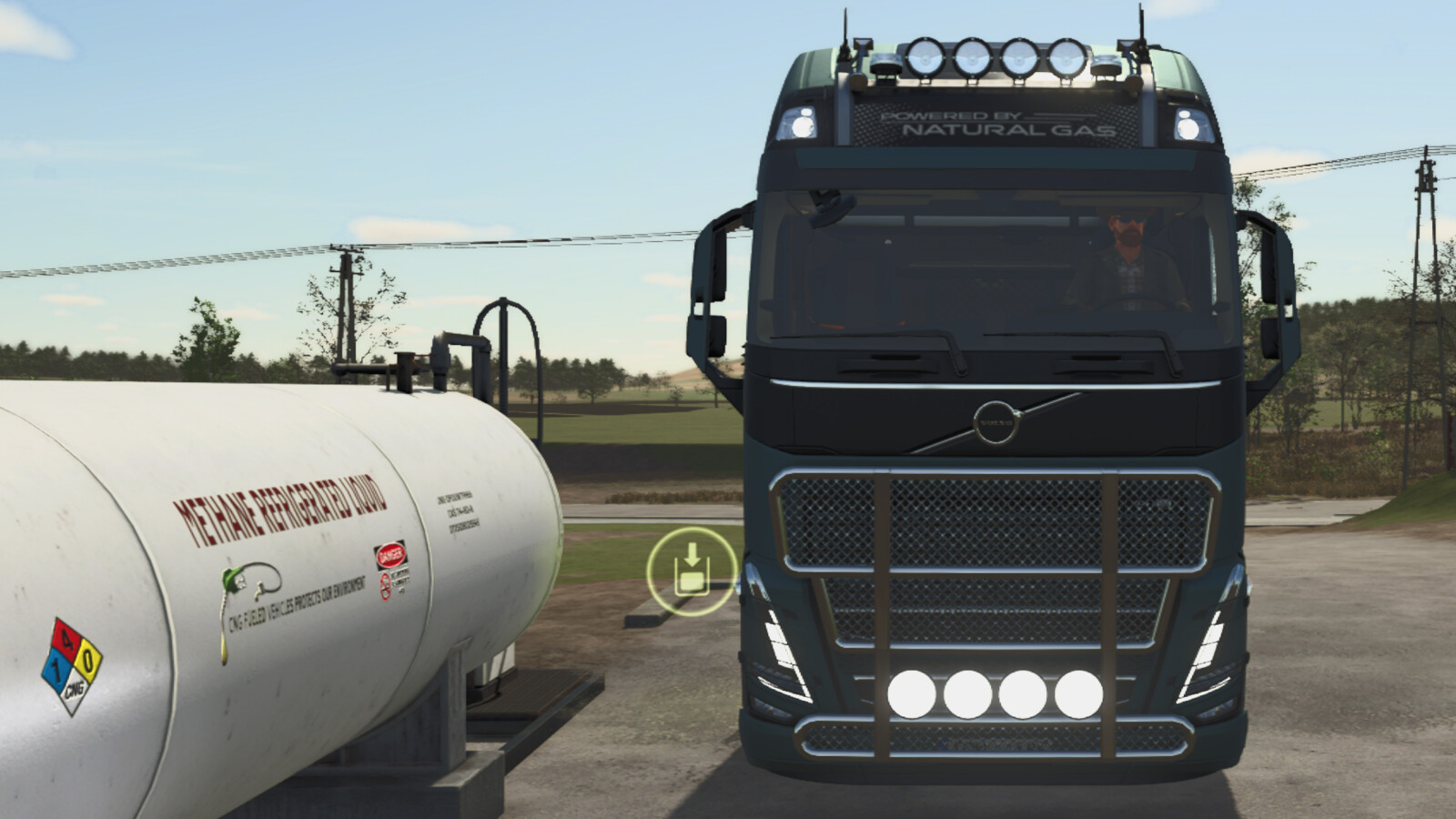Activate the yellow fill trigger icon

coord(693,571)
